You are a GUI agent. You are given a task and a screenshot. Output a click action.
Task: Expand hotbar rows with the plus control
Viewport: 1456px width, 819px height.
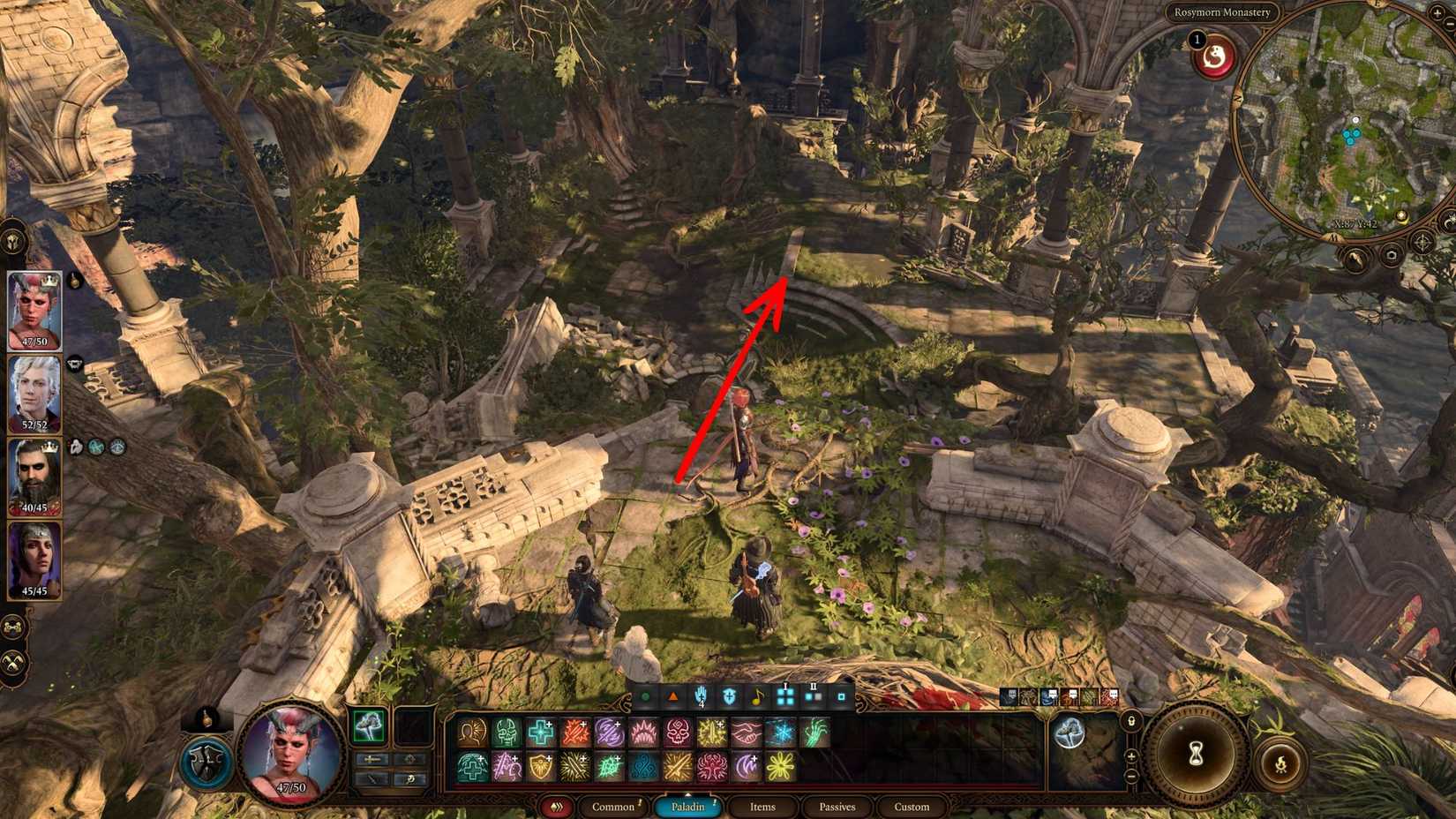pos(1132,755)
